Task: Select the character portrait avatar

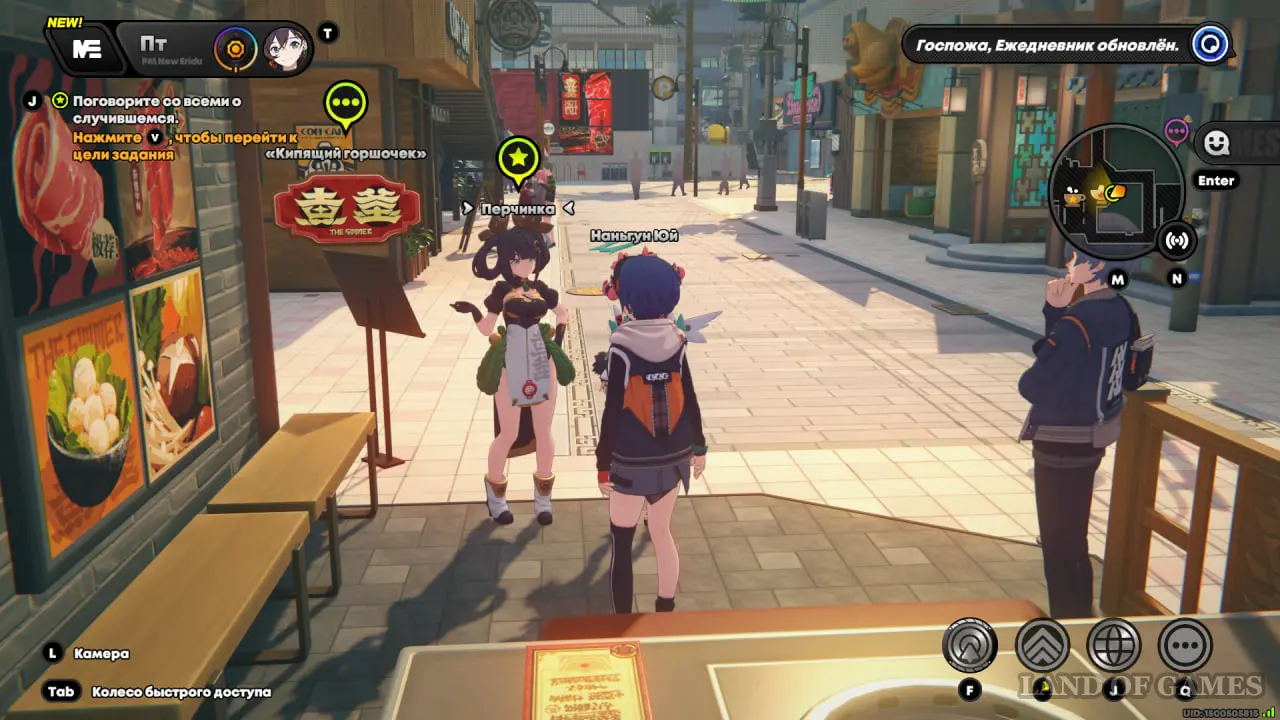Action: click(x=284, y=47)
